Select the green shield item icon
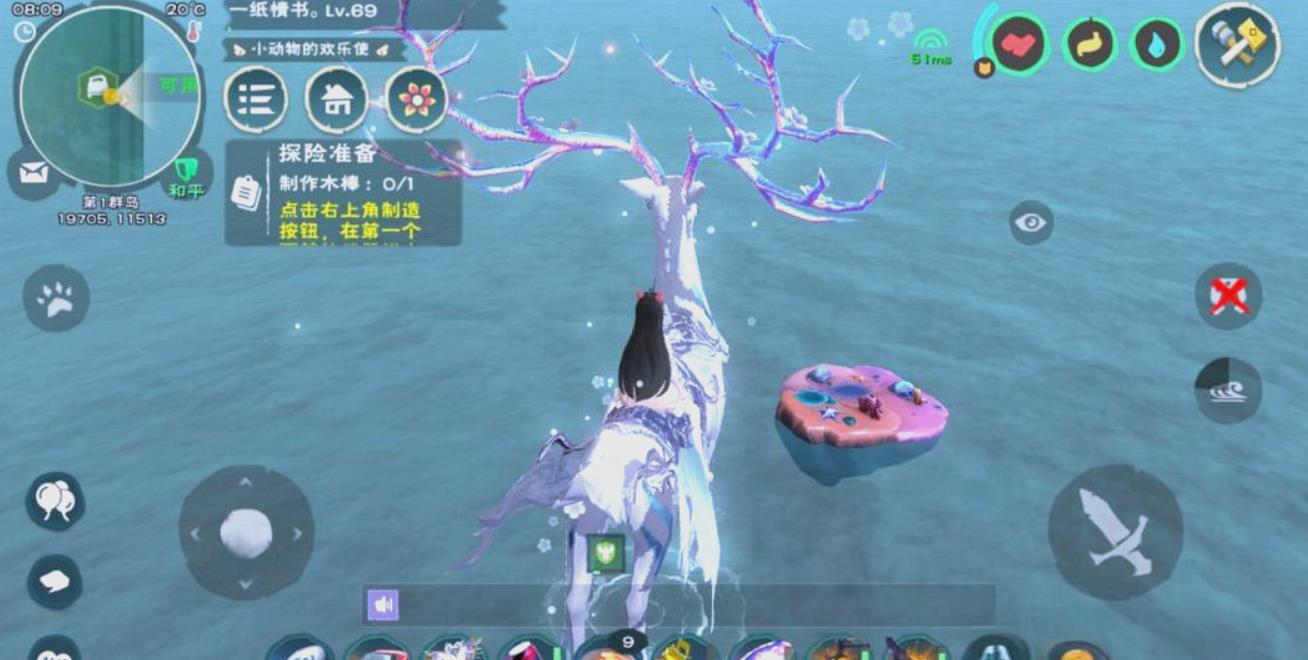The height and width of the screenshot is (660, 1308). pos(606,553)
